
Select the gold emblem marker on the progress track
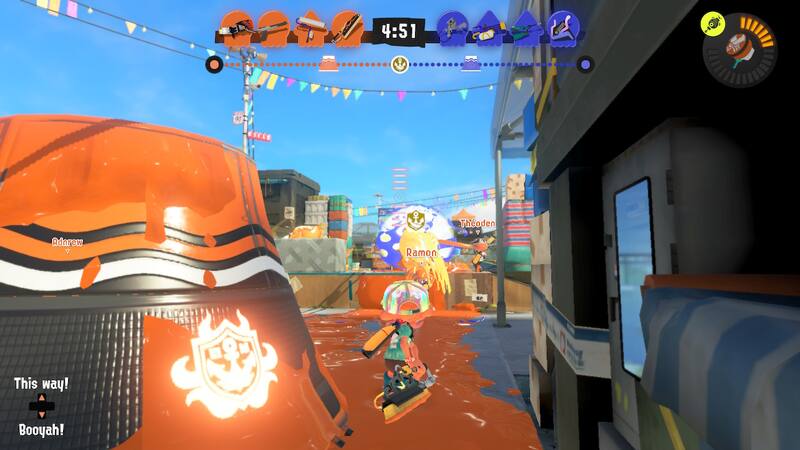click(399, 66)
